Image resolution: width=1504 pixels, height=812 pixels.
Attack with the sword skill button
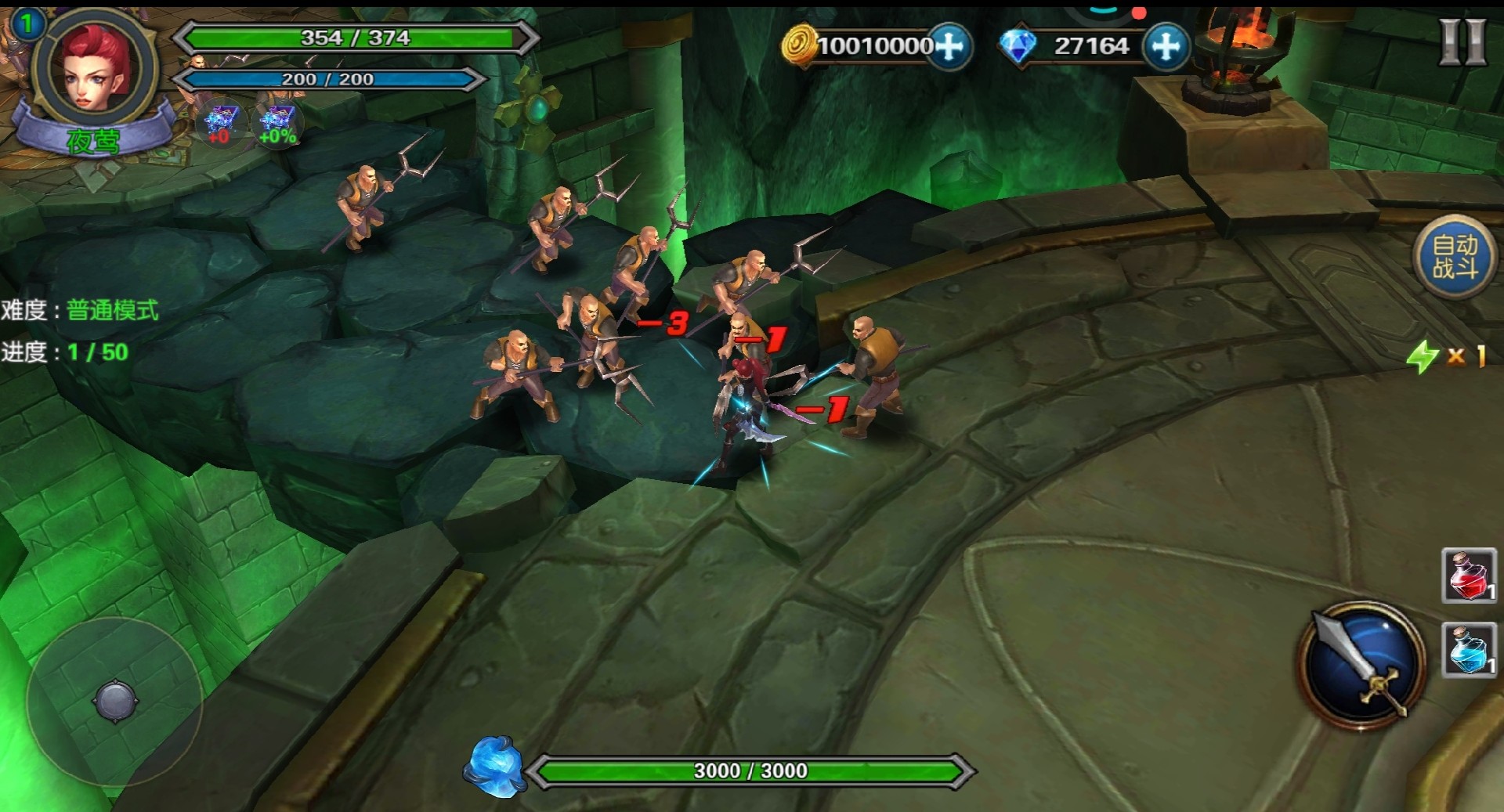[1361, 665]
